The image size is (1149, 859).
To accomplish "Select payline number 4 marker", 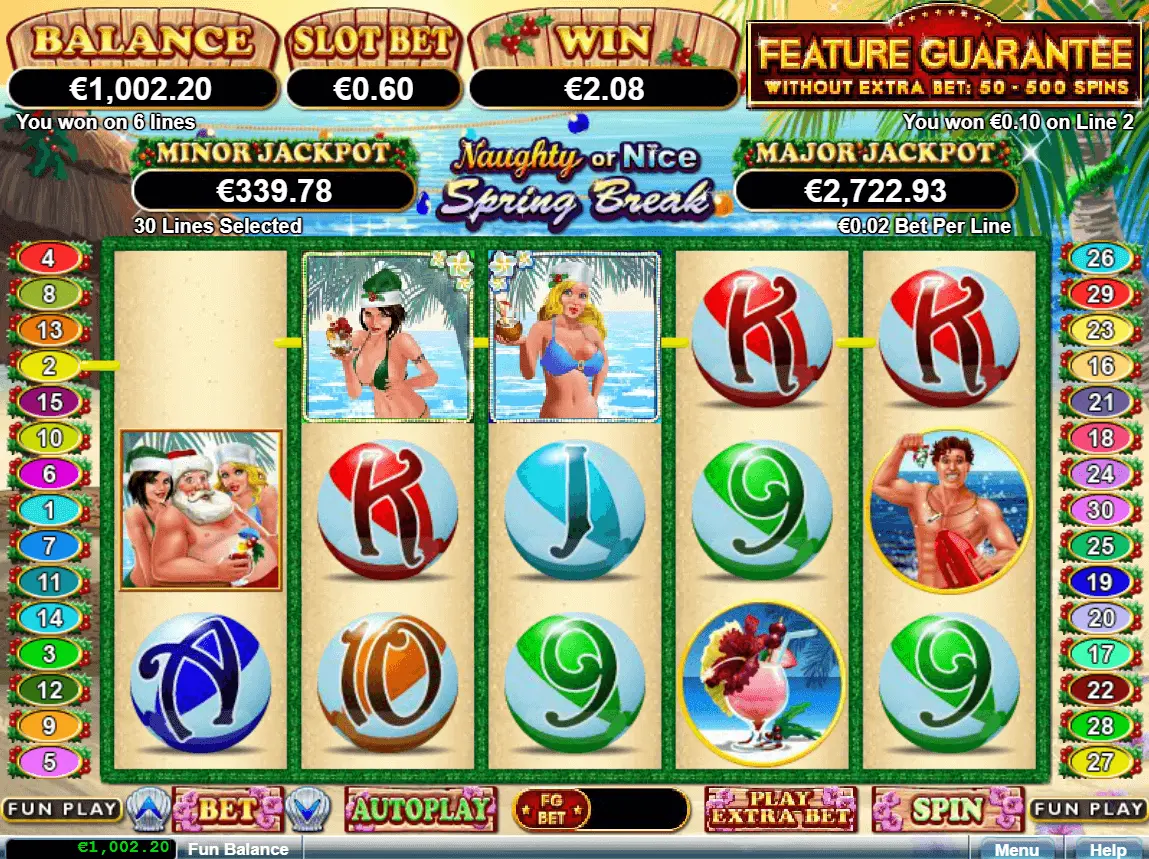I will [48, 259].
